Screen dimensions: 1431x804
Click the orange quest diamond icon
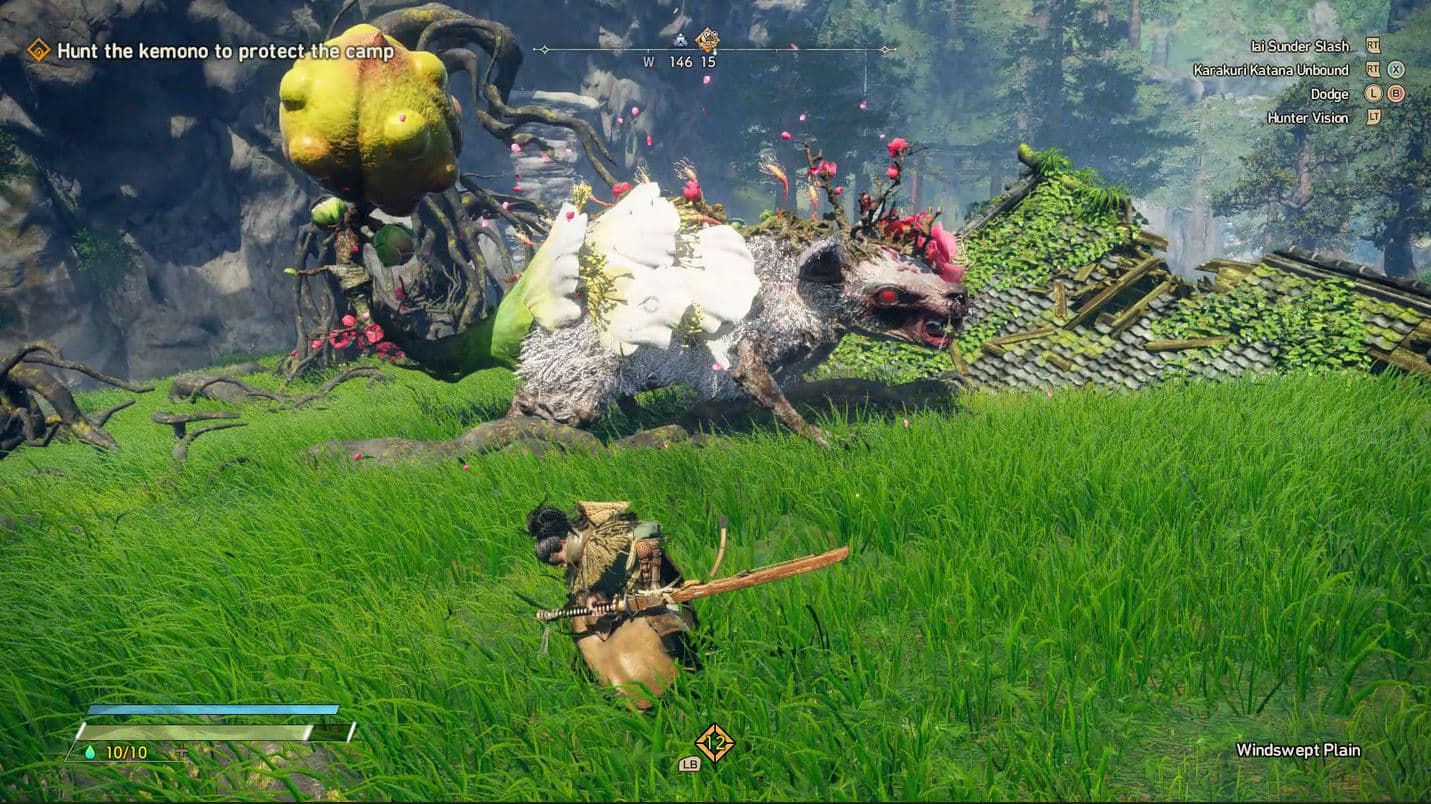pyautogui.click(x=38, y=50)
